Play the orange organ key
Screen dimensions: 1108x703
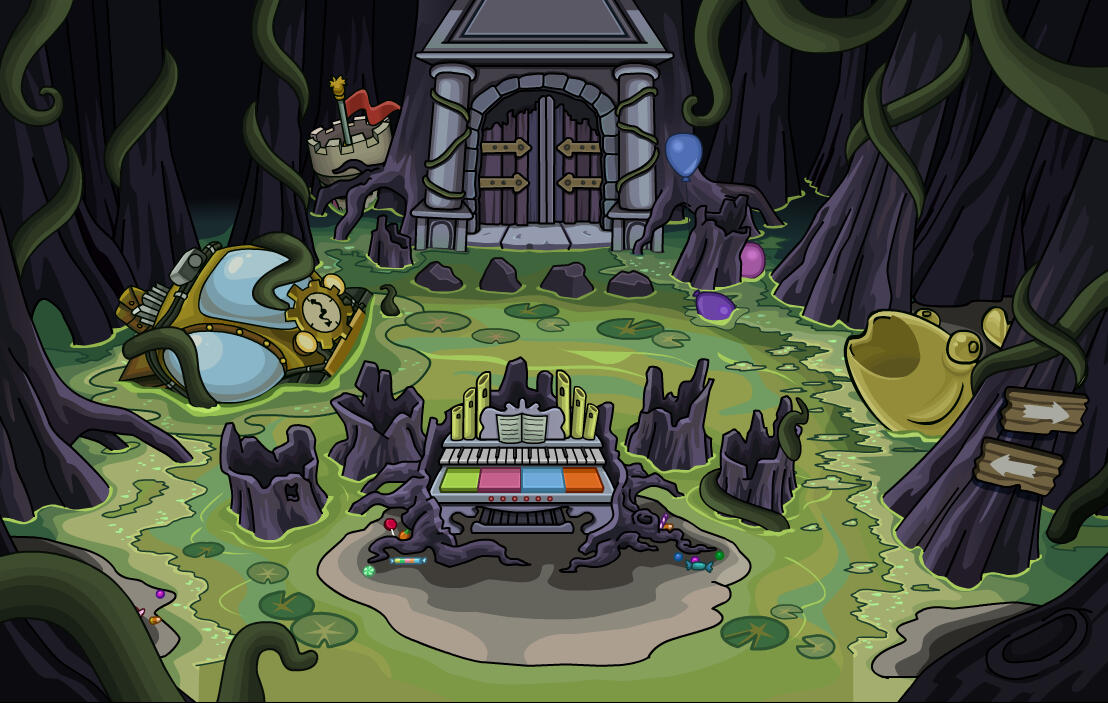pyautogui.click(x=583, y=480)
